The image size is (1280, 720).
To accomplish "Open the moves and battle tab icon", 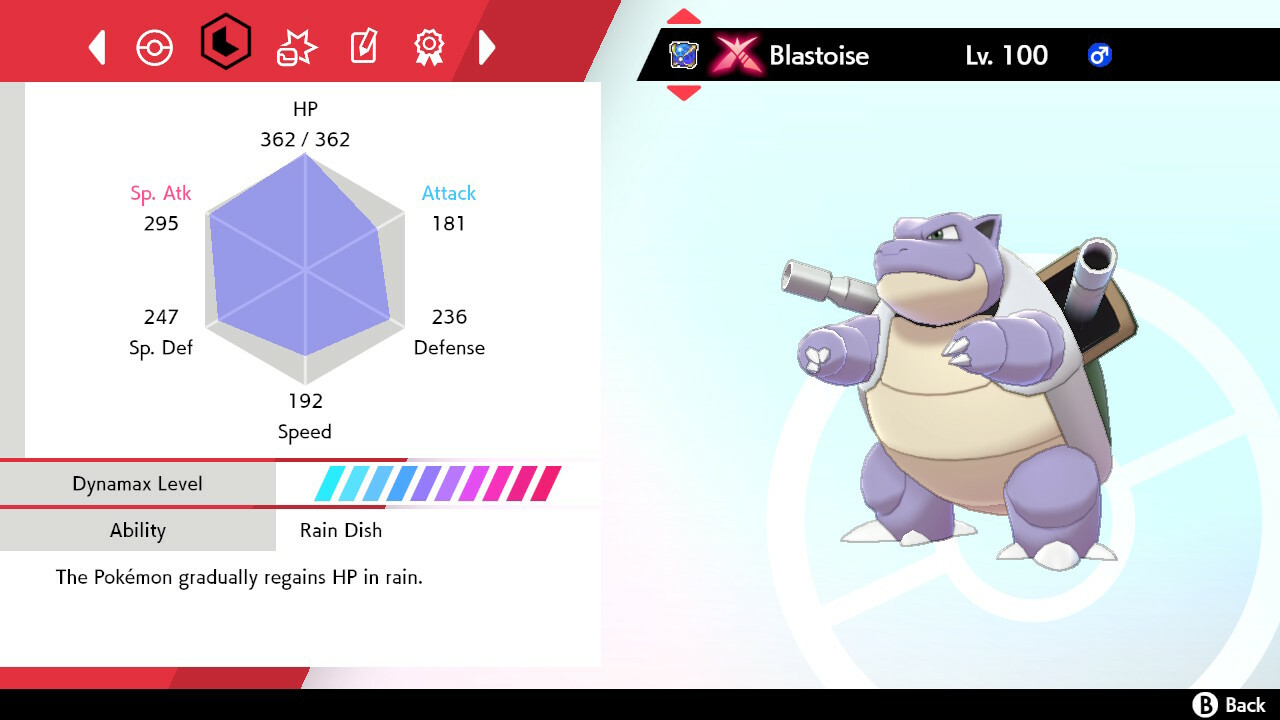I will click(x=294, y=46).
